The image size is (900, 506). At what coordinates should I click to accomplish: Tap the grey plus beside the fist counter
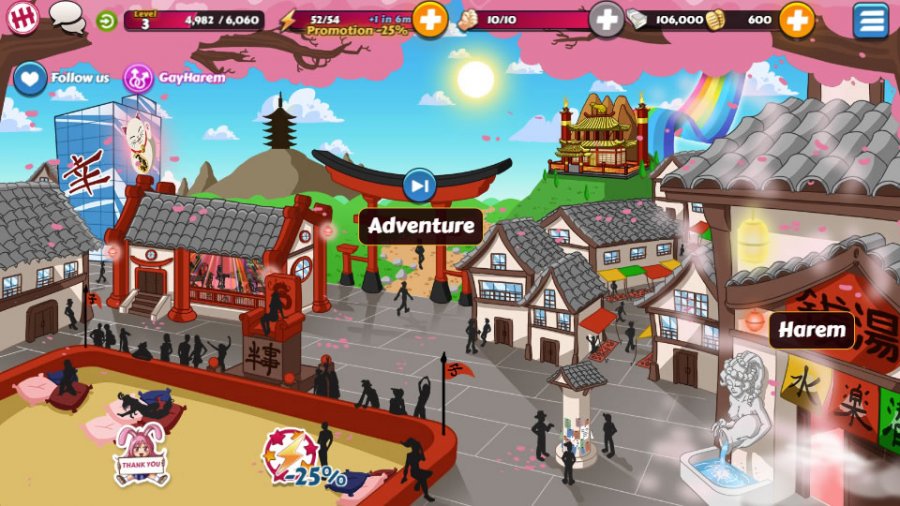606,19
